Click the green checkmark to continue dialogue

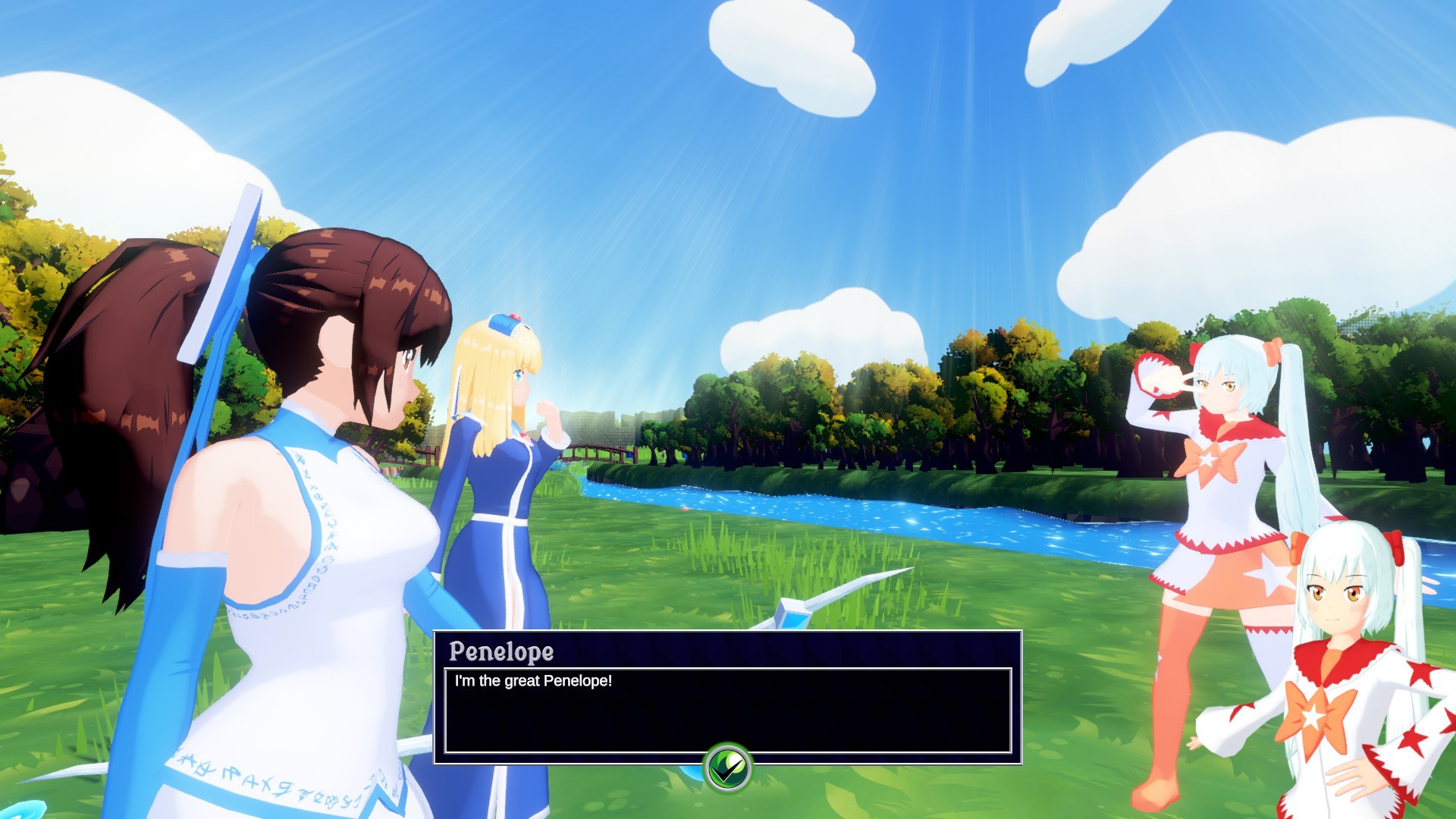click(727, 767)
